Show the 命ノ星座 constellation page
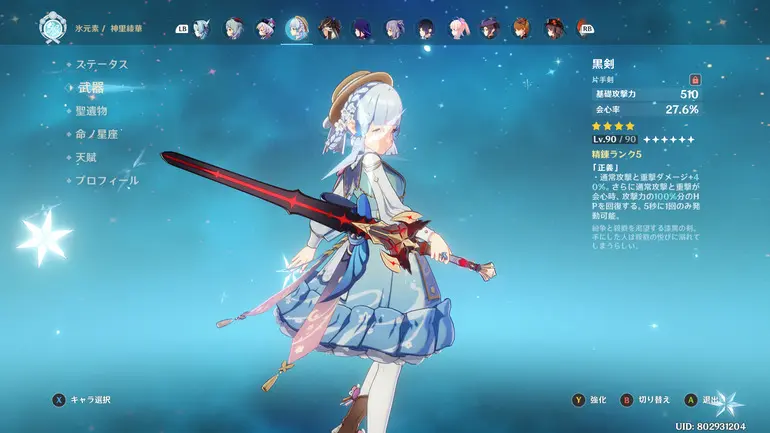This screenshot has width=770, height=433. click(97, 134)
